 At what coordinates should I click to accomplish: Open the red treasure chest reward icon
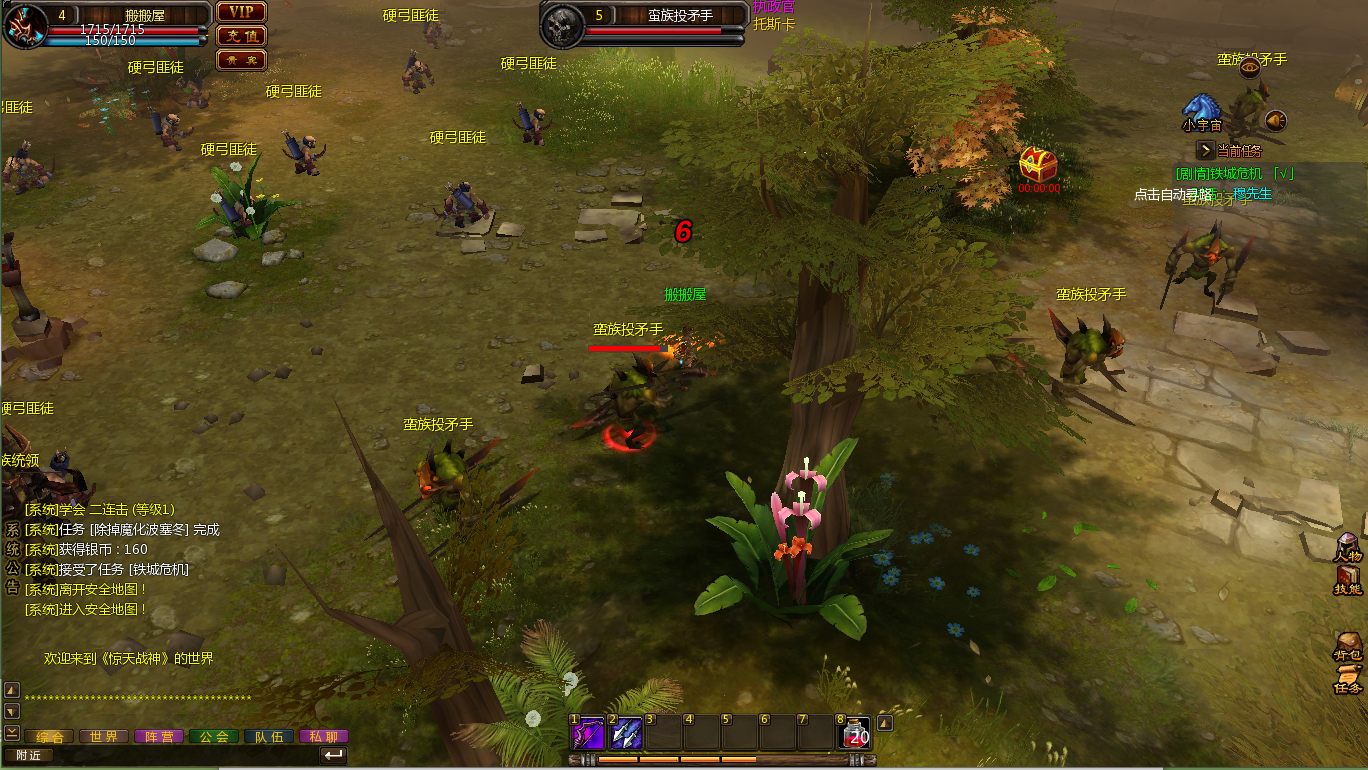tap(1038, 163)
